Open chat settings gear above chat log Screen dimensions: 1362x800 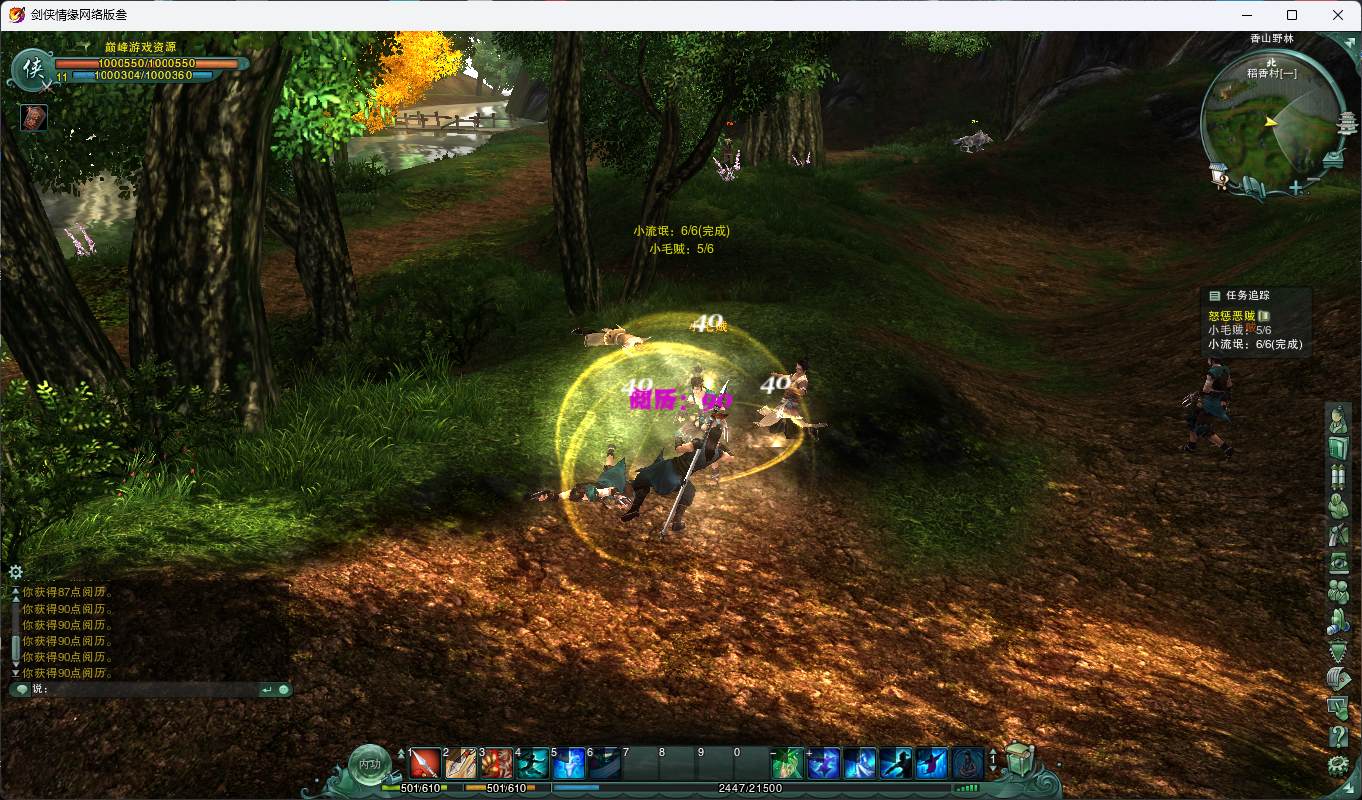[x=16, y=572]
